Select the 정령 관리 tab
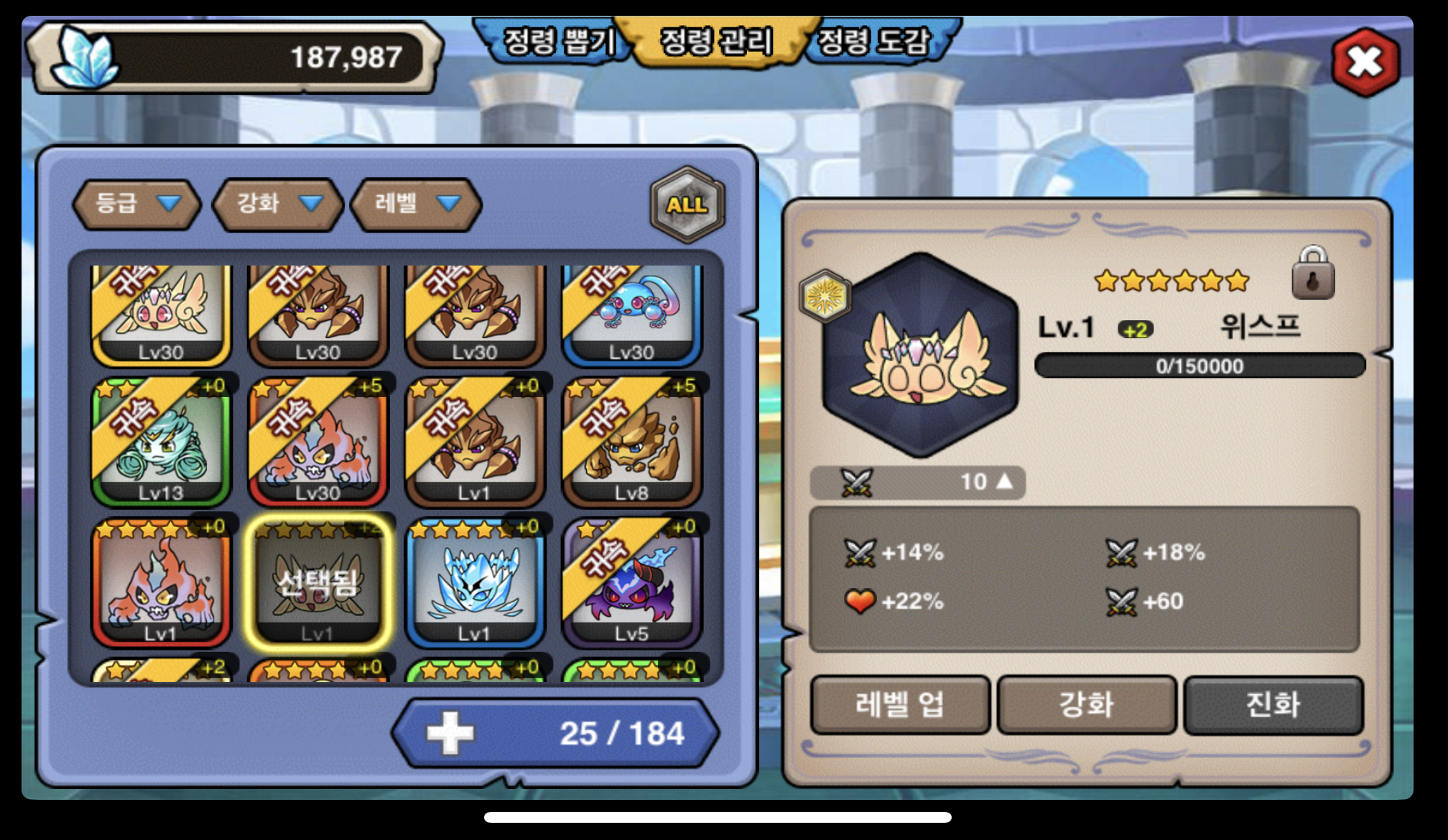The height and width of the screenshot is (840, 1448). 716,41
